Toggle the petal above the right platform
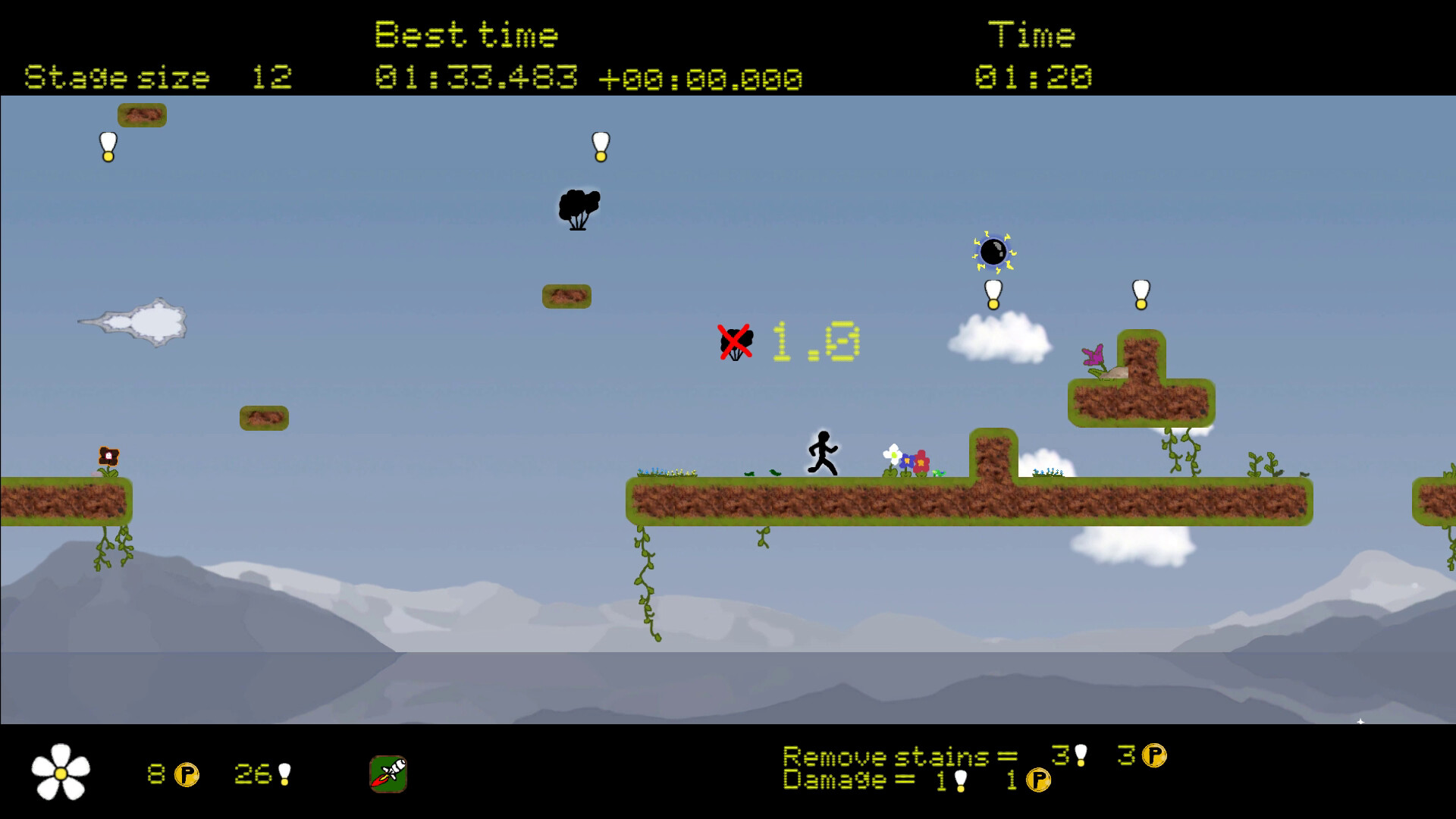The width and height of the screenshot is (1456, 819). point(1140,293)
